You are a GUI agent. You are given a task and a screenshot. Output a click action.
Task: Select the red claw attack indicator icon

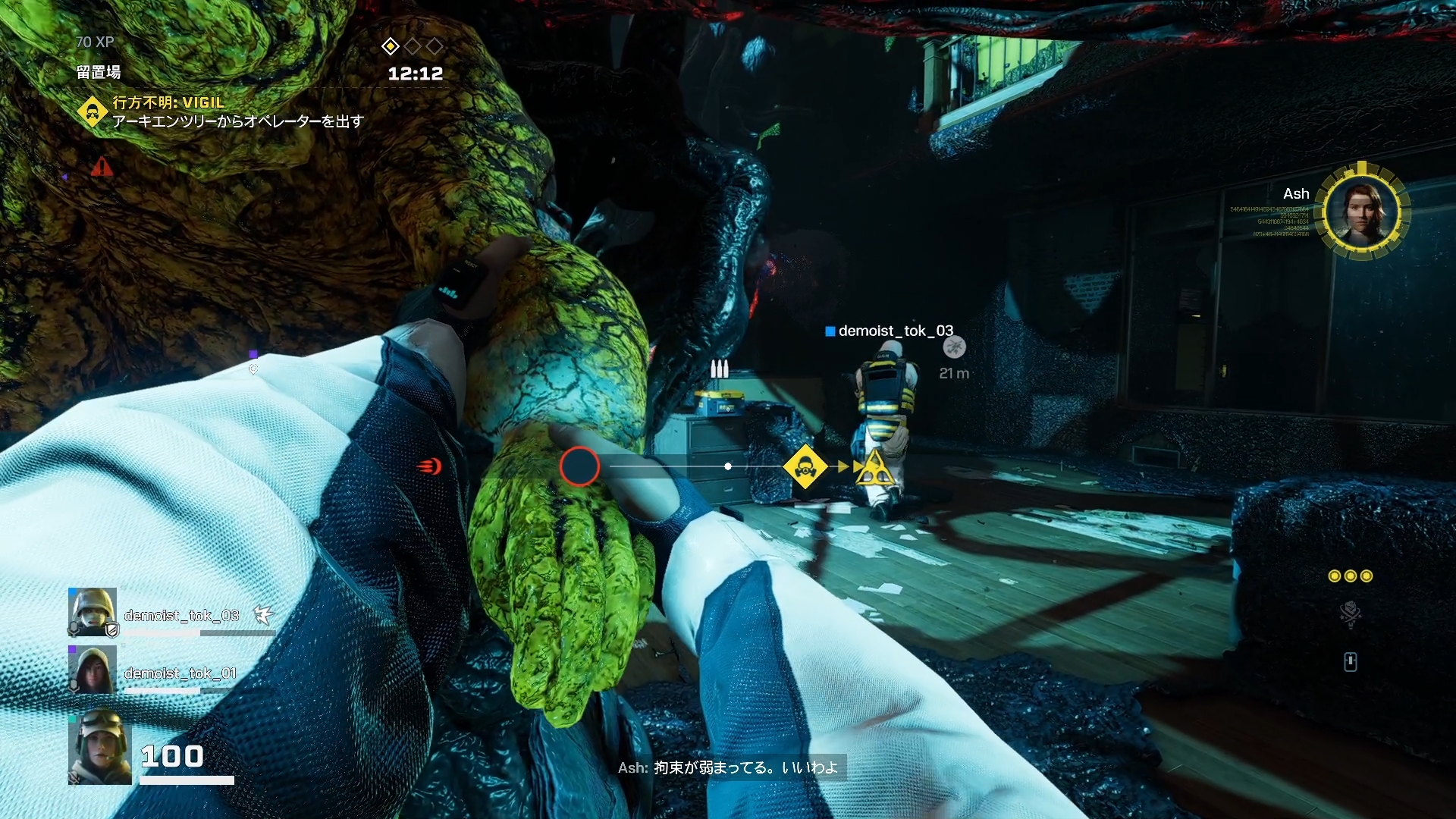coord(429,466)
